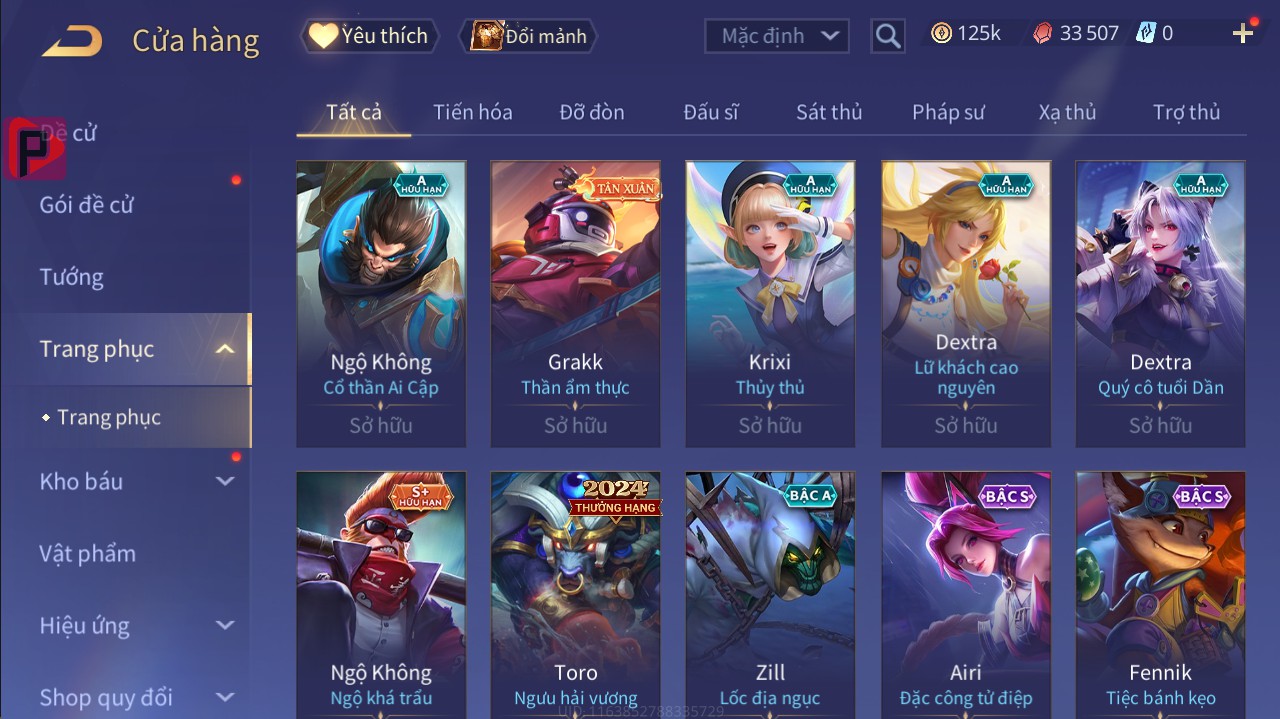Image resolution: width=1280 pixels, height=719 pixels.
Task: Open Gói đề cử in sidebar
Action: (87, 205)
